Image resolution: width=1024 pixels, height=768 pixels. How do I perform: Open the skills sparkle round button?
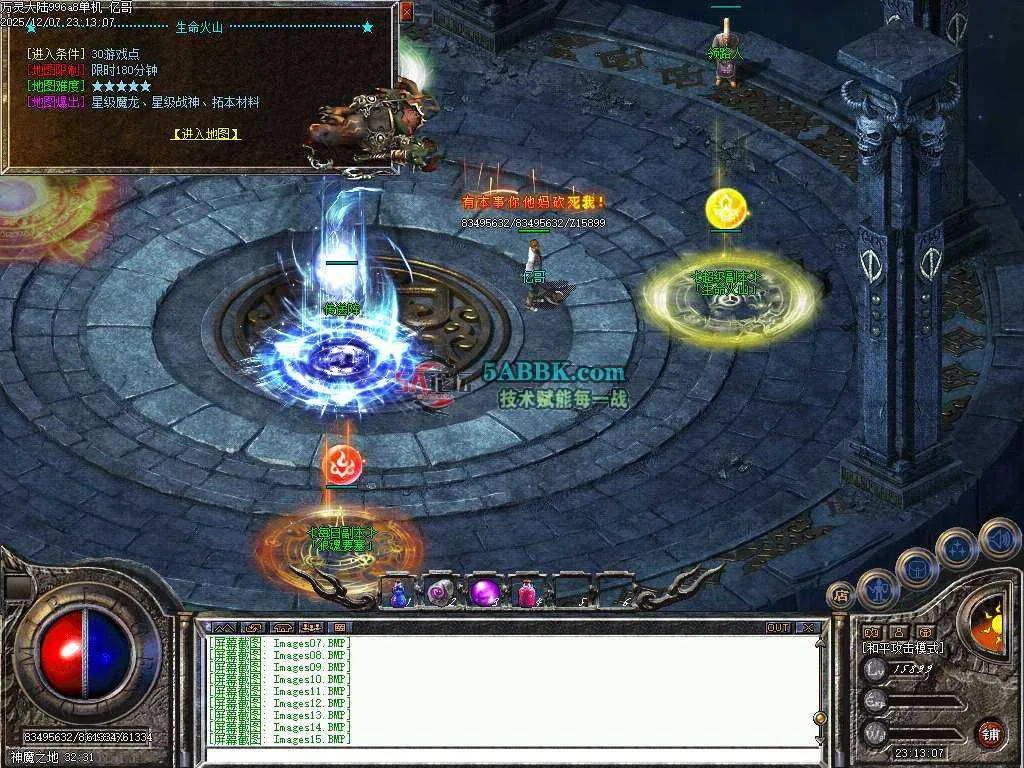click(957, 548)
